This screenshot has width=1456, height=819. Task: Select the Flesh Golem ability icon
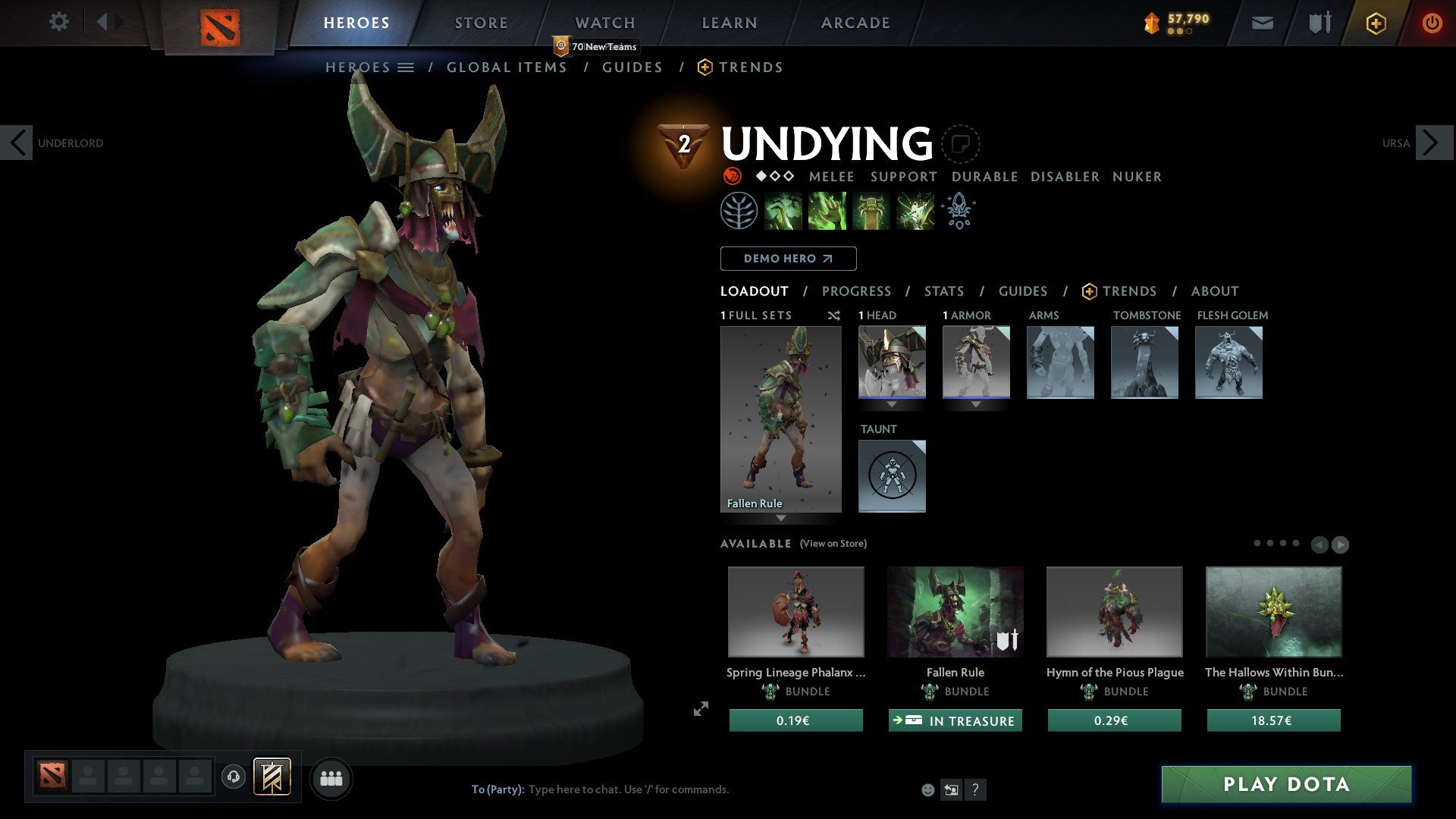pos(914,210)
